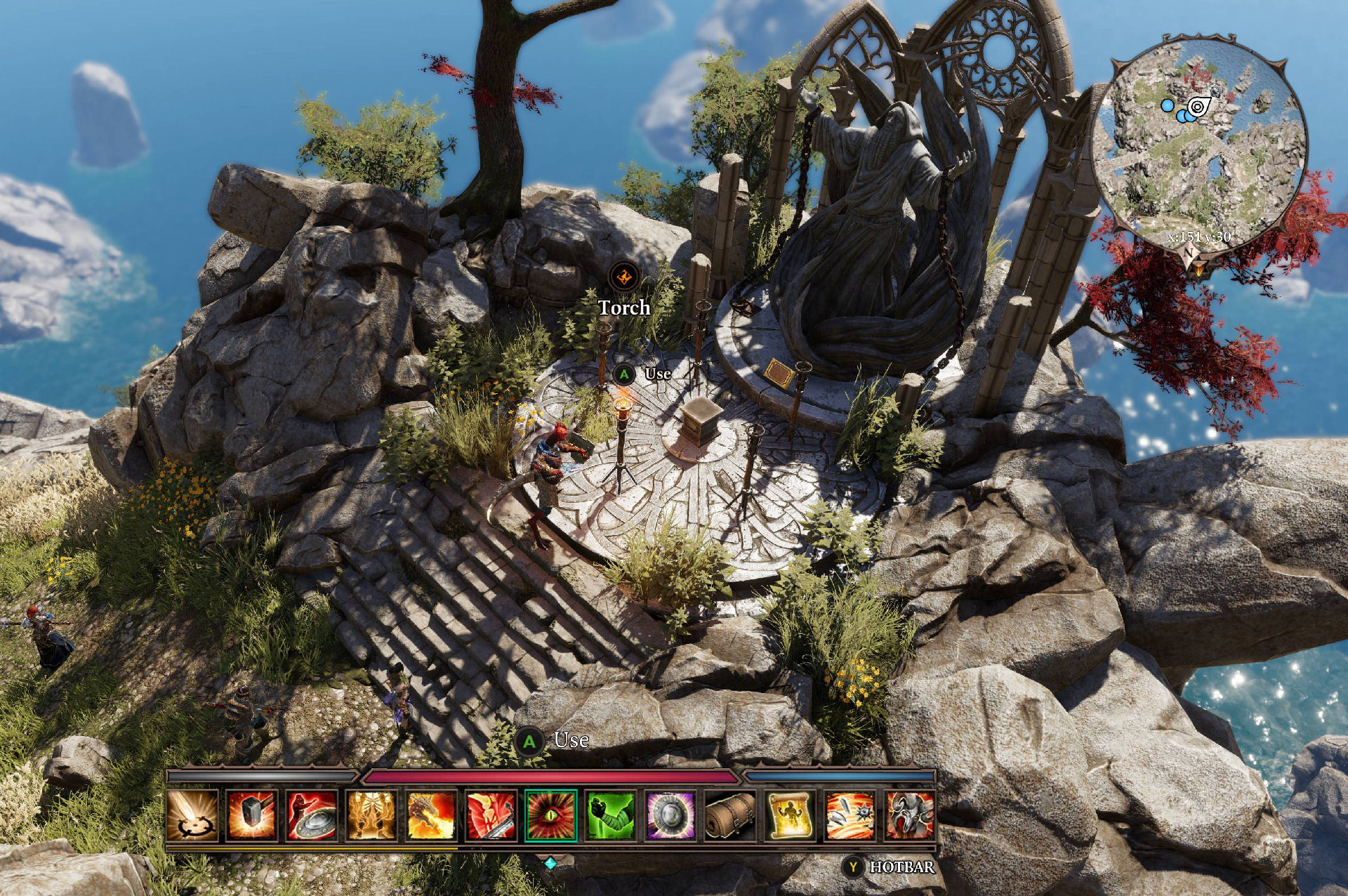Cast the dragon fire breath skill
This screenshot has width=1348, height=896.
[x=431, y=815]
